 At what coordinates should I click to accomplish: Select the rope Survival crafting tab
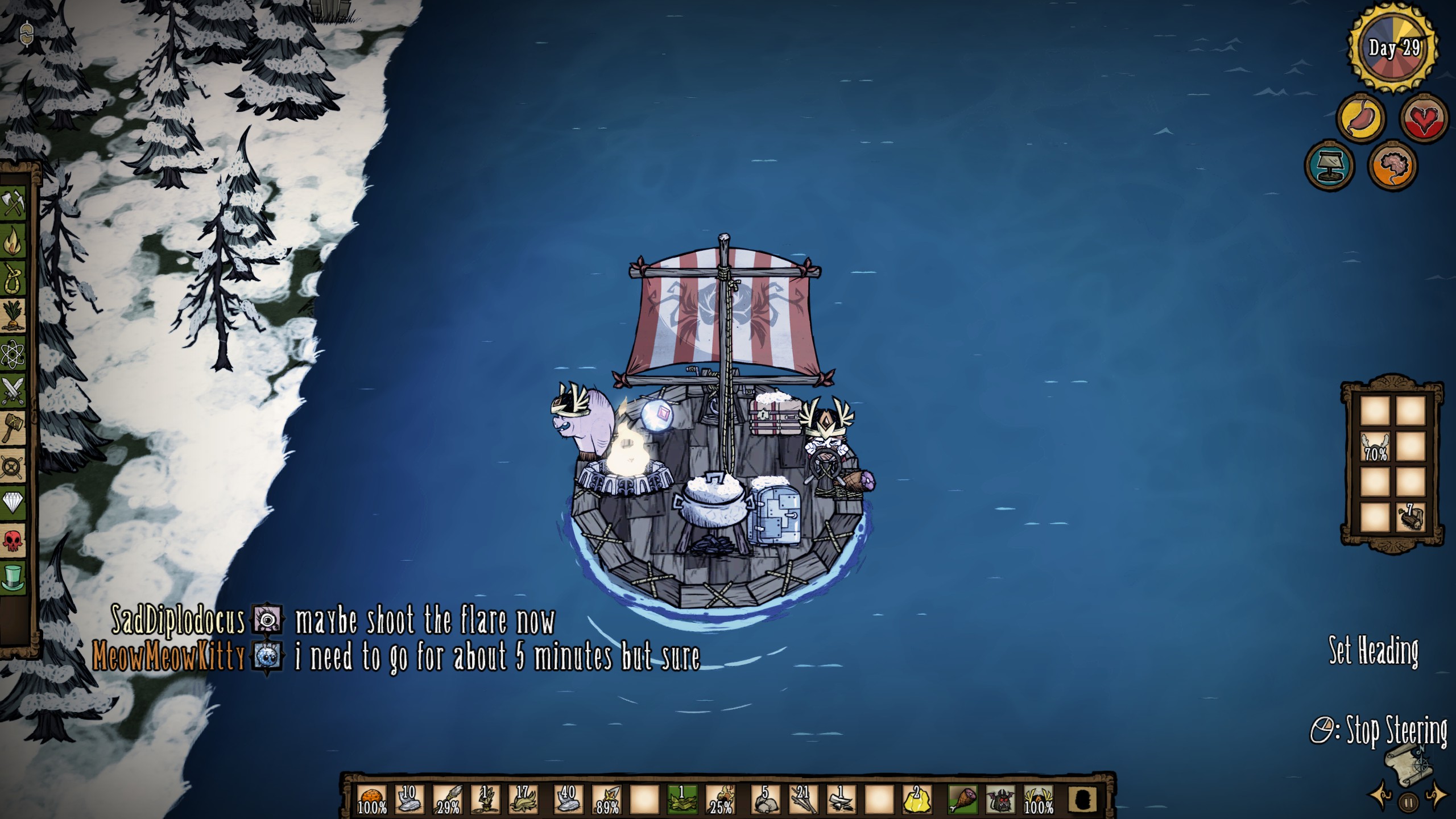[14, 280]
